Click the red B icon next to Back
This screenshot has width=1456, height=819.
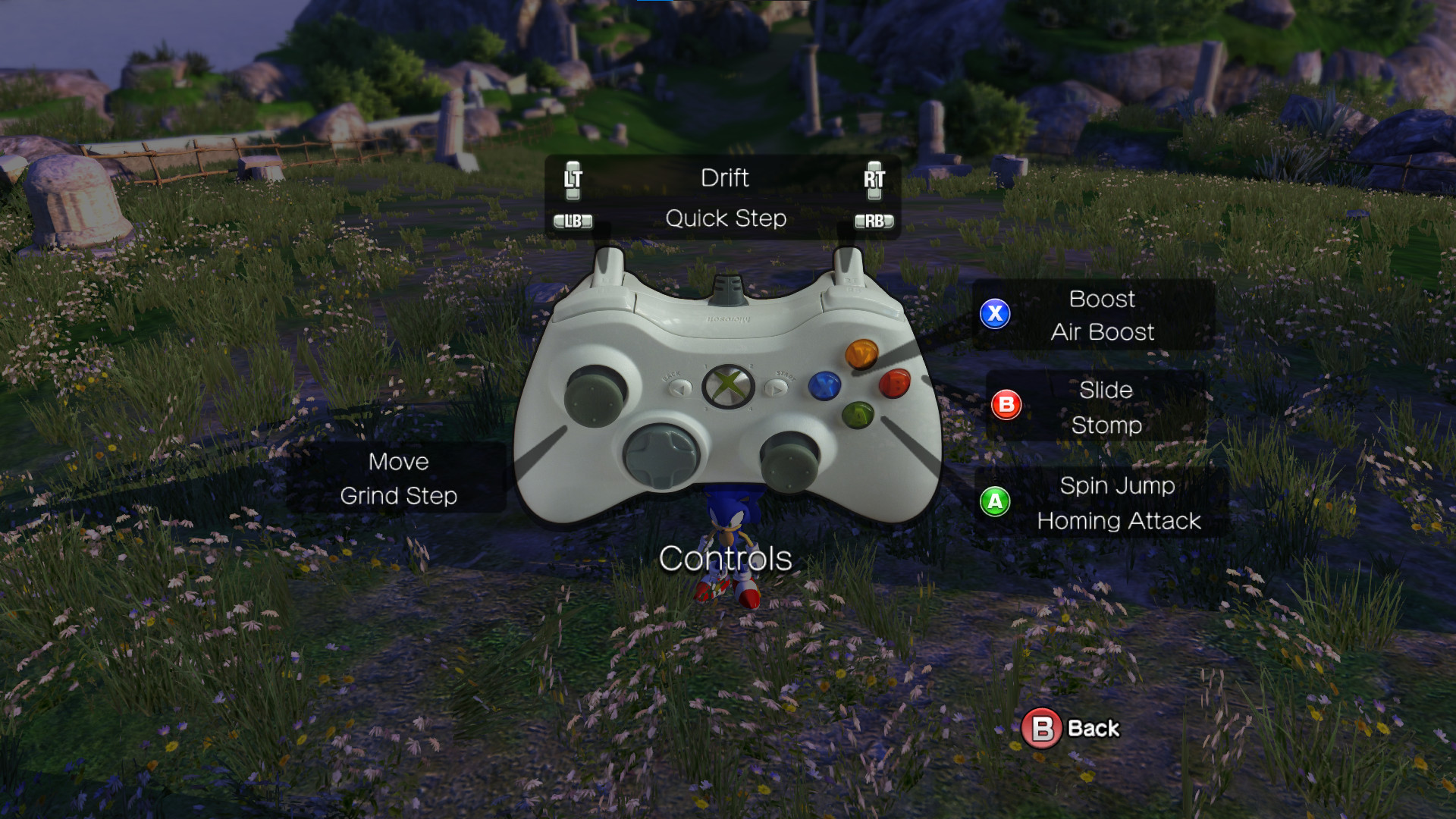(1042, 727)
